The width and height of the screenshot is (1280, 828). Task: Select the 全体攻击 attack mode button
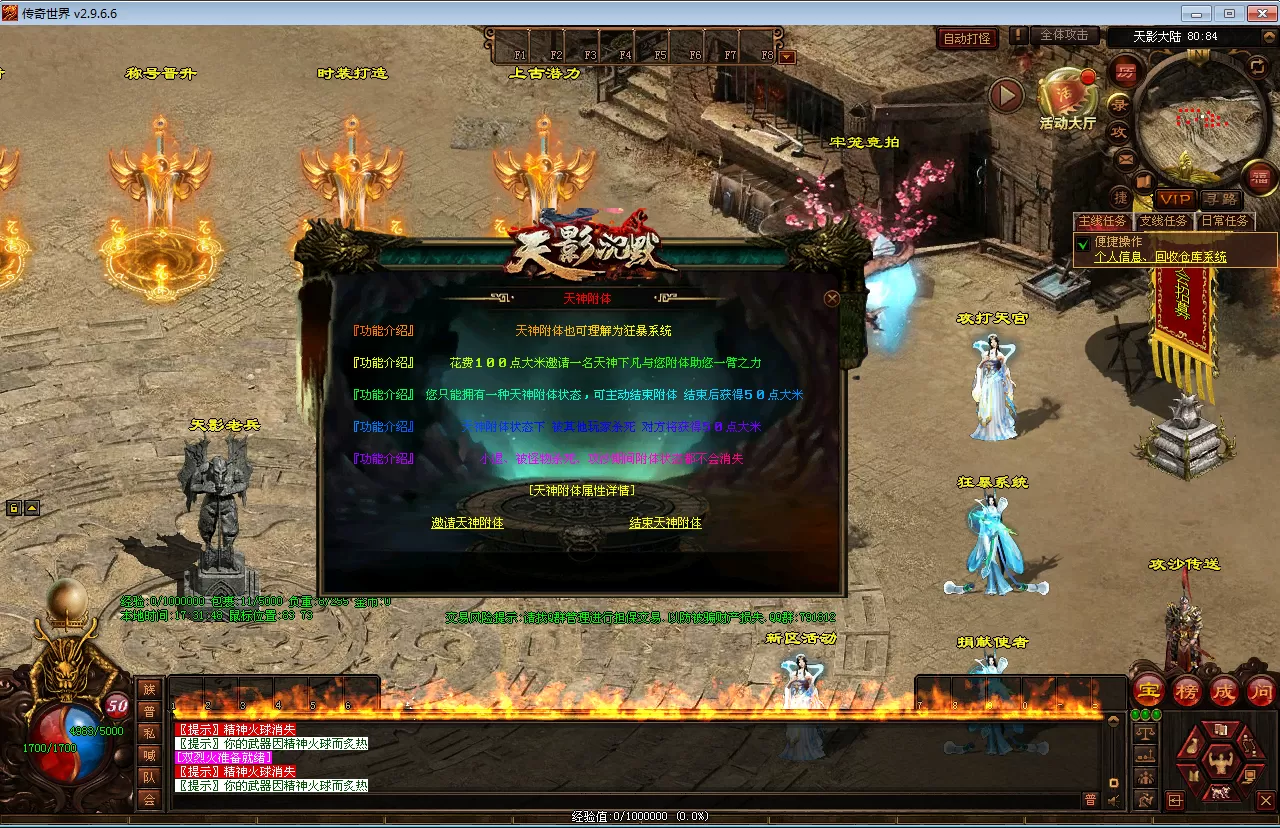tap(1064, 36)
